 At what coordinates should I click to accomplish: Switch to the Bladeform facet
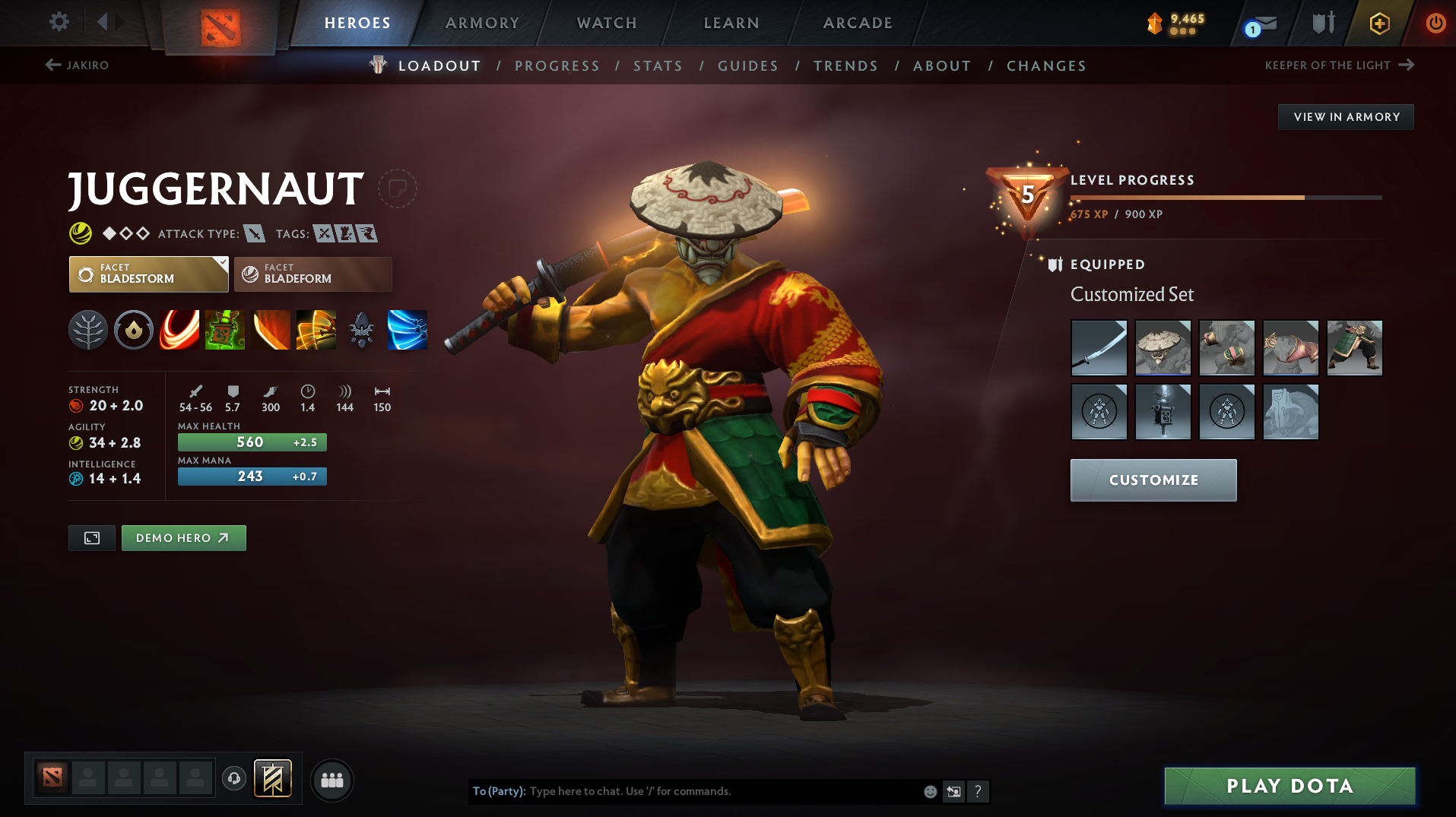tap(312, 274)
